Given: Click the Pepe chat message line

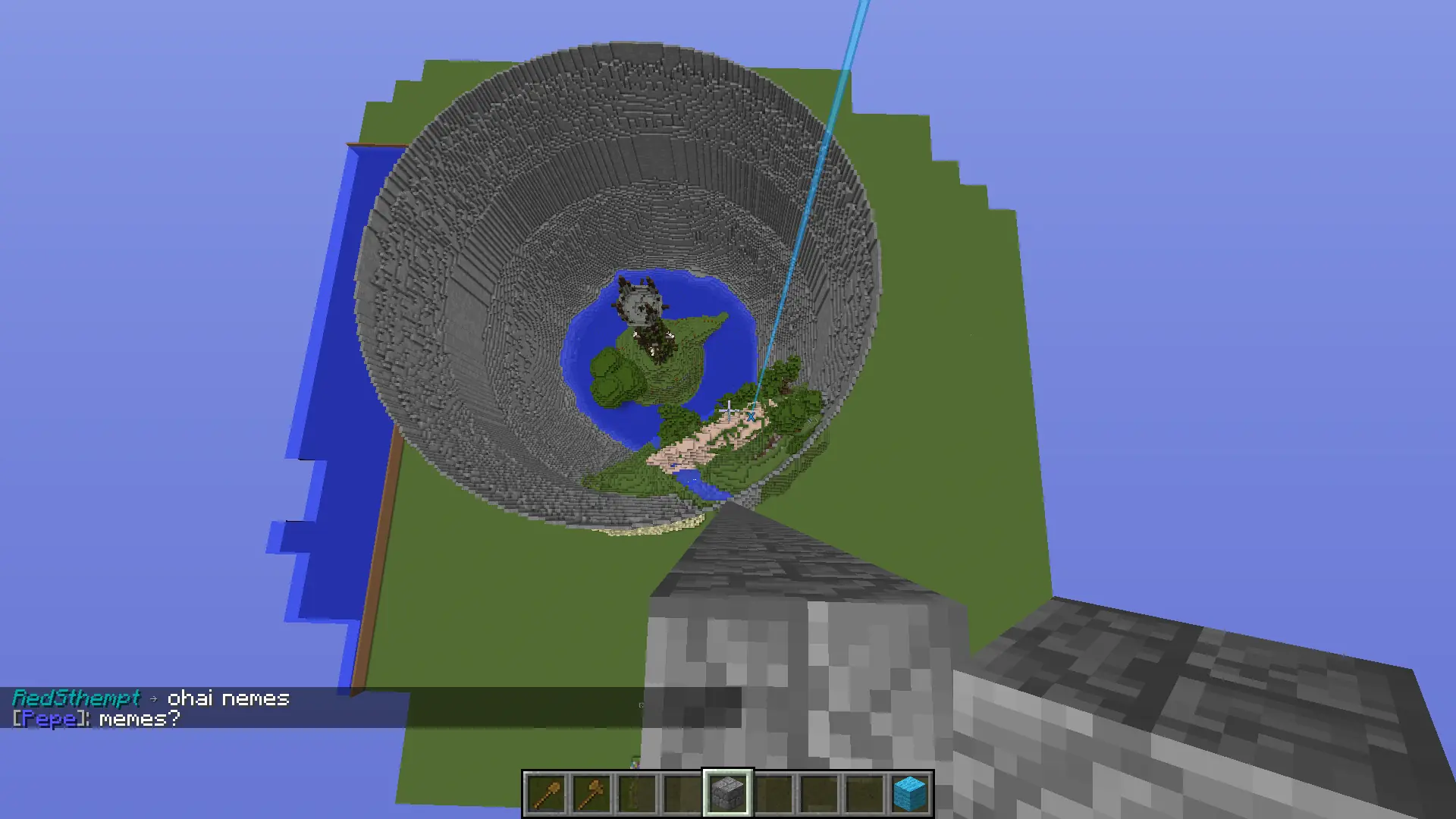Looking at the screenshot, I should pos(96,718).
